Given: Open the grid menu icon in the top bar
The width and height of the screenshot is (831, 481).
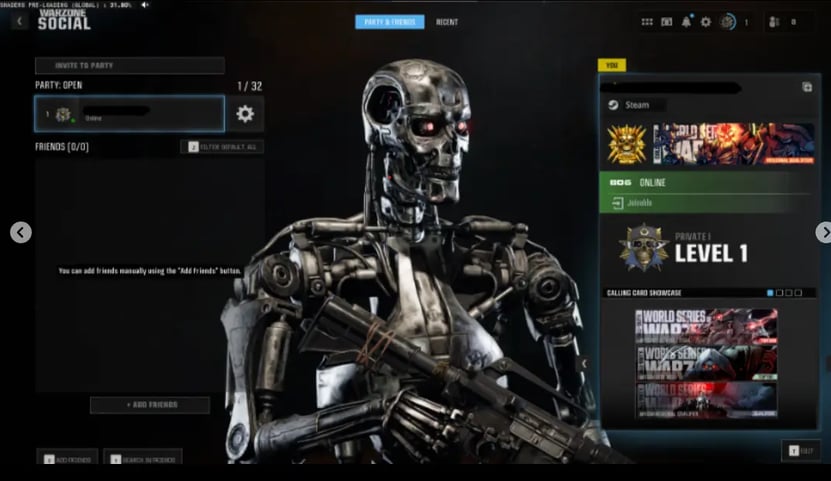Looking at the screenshot, I should [x=647, y=21].
